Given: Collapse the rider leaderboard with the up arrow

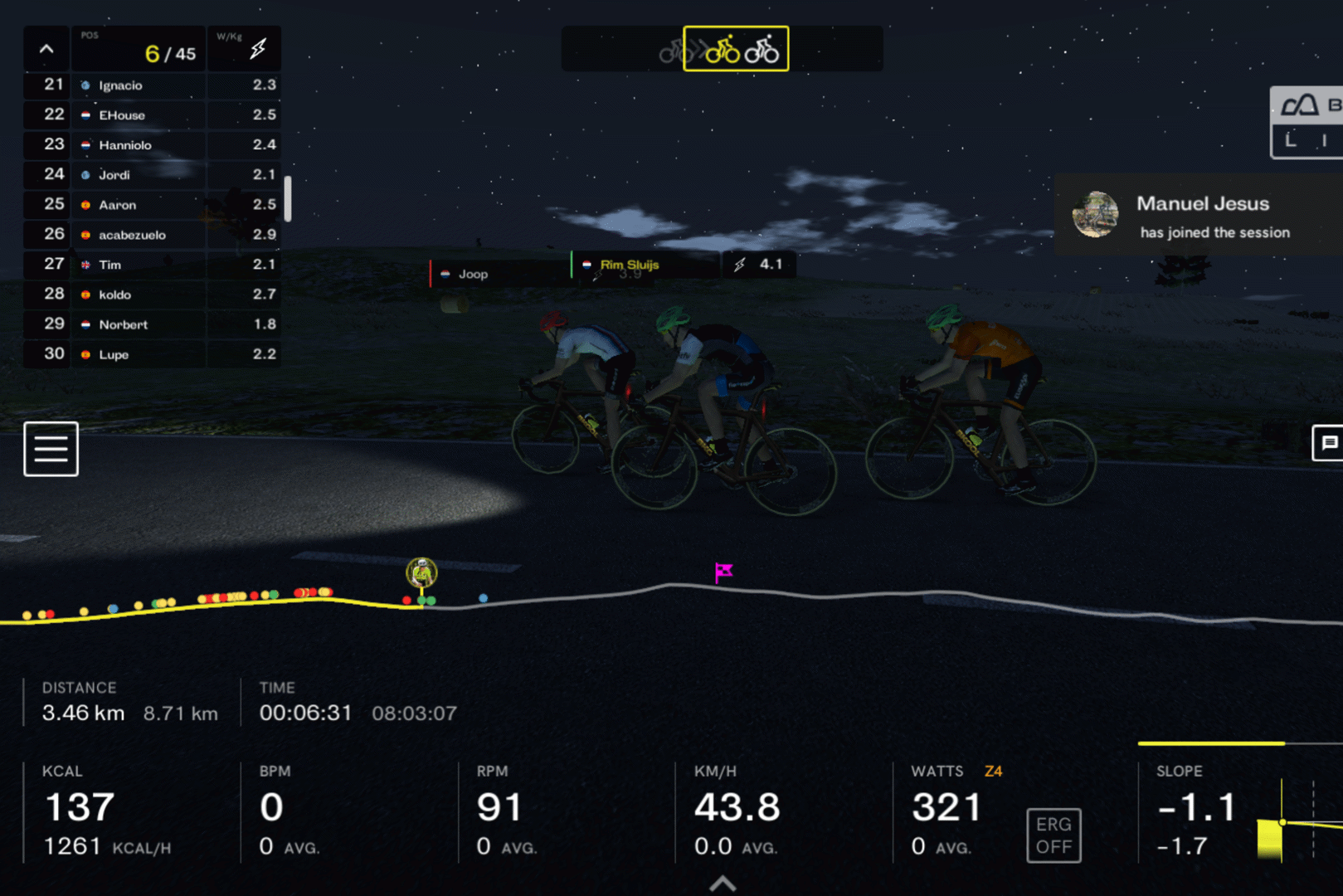Looking at the screenshot, I should coord(46,50).
